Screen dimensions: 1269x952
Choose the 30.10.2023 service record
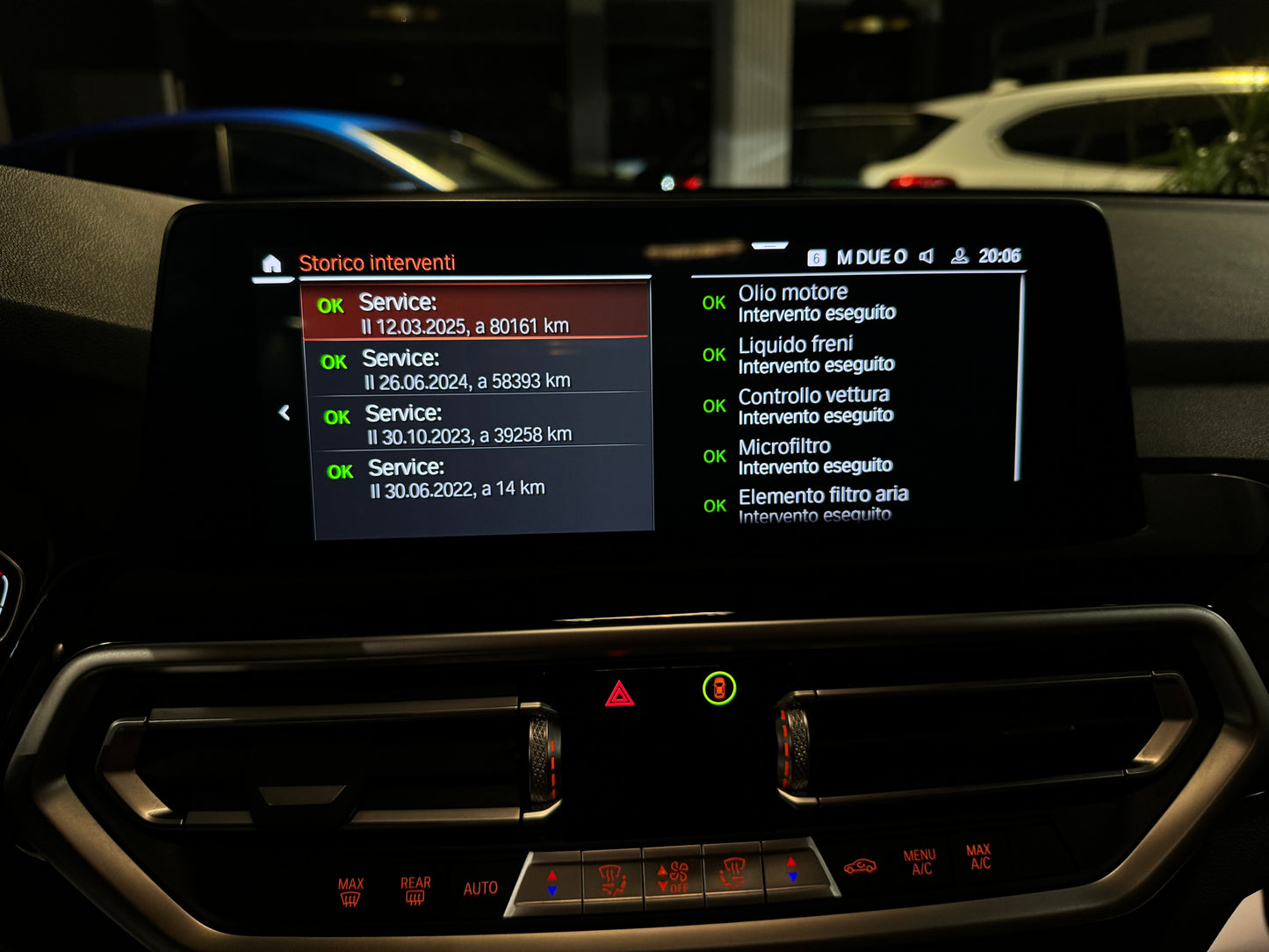481,423
